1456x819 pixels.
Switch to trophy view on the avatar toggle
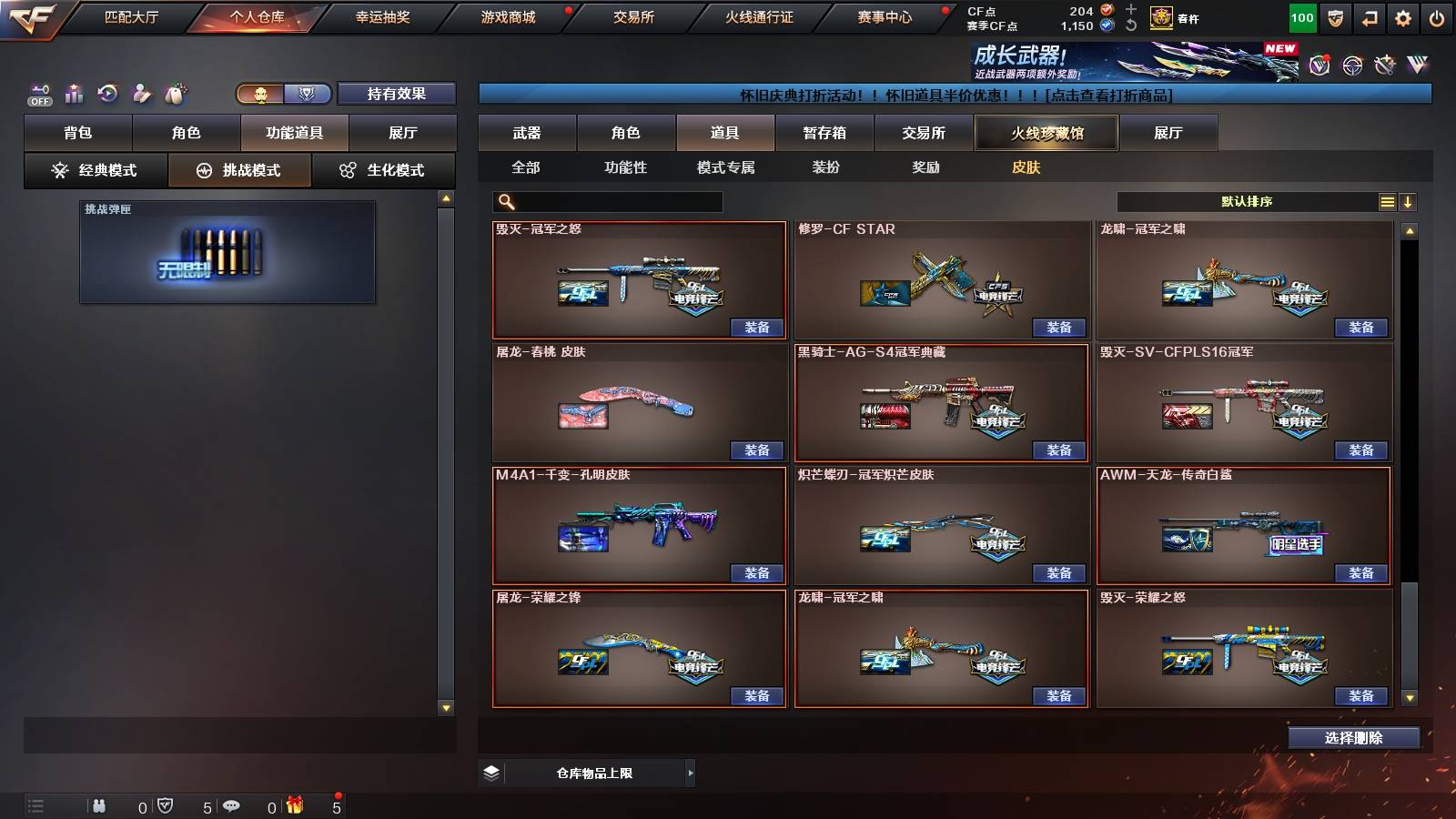(x=308, y=94)
